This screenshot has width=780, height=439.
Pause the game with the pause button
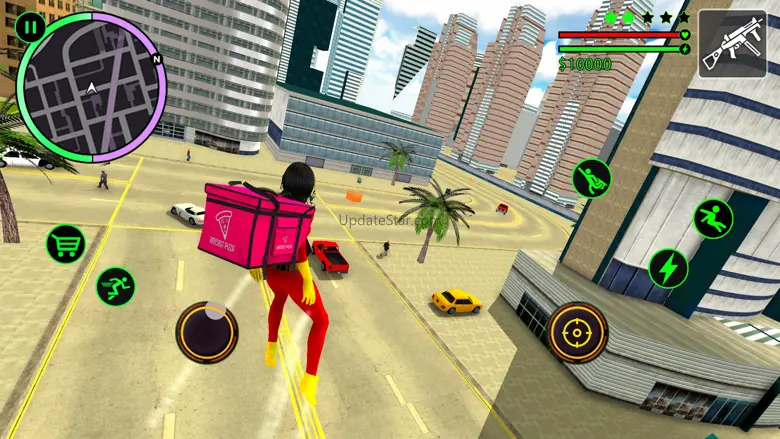point(30,28)
